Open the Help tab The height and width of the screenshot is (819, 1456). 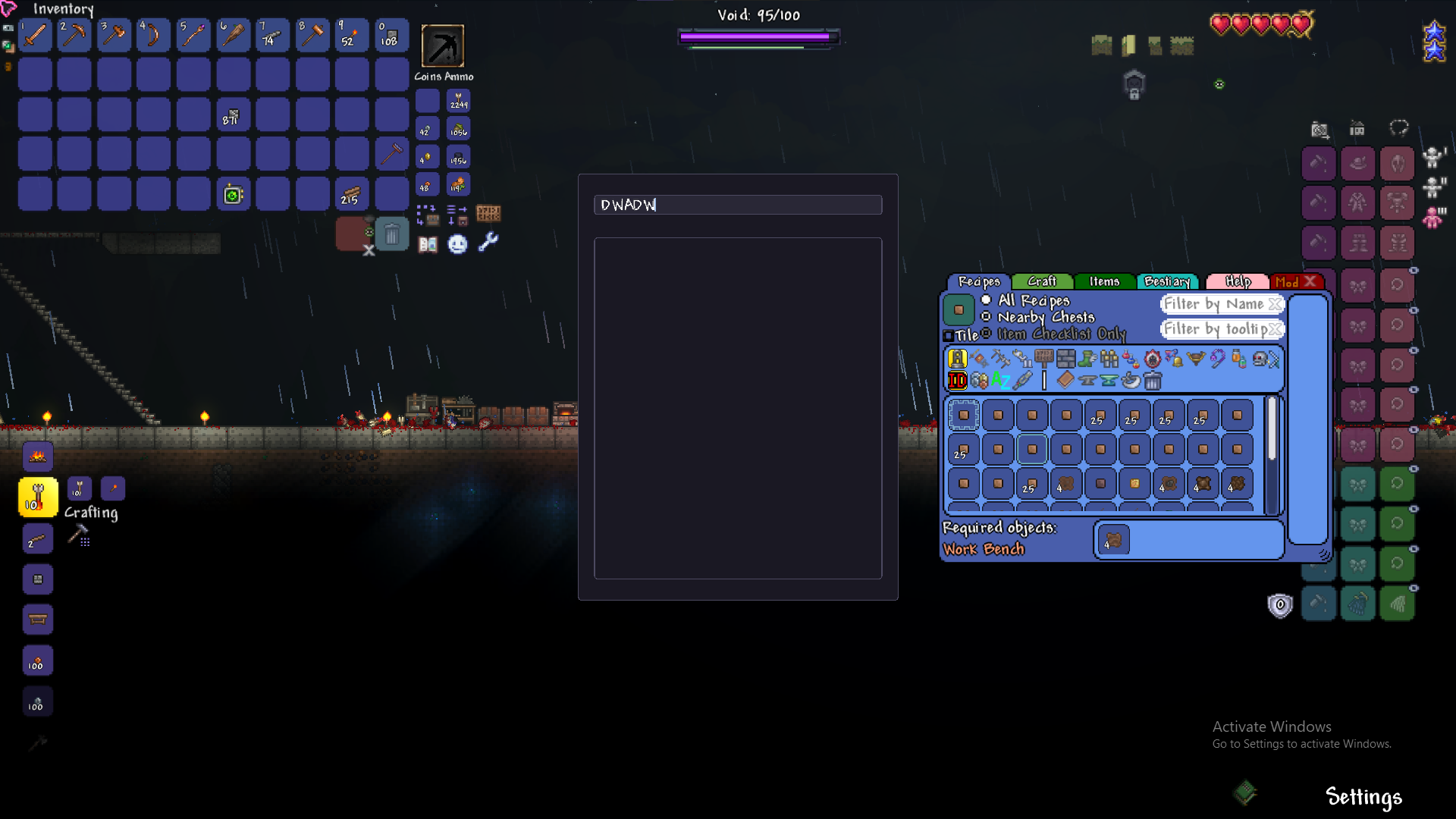(1238, 281)
